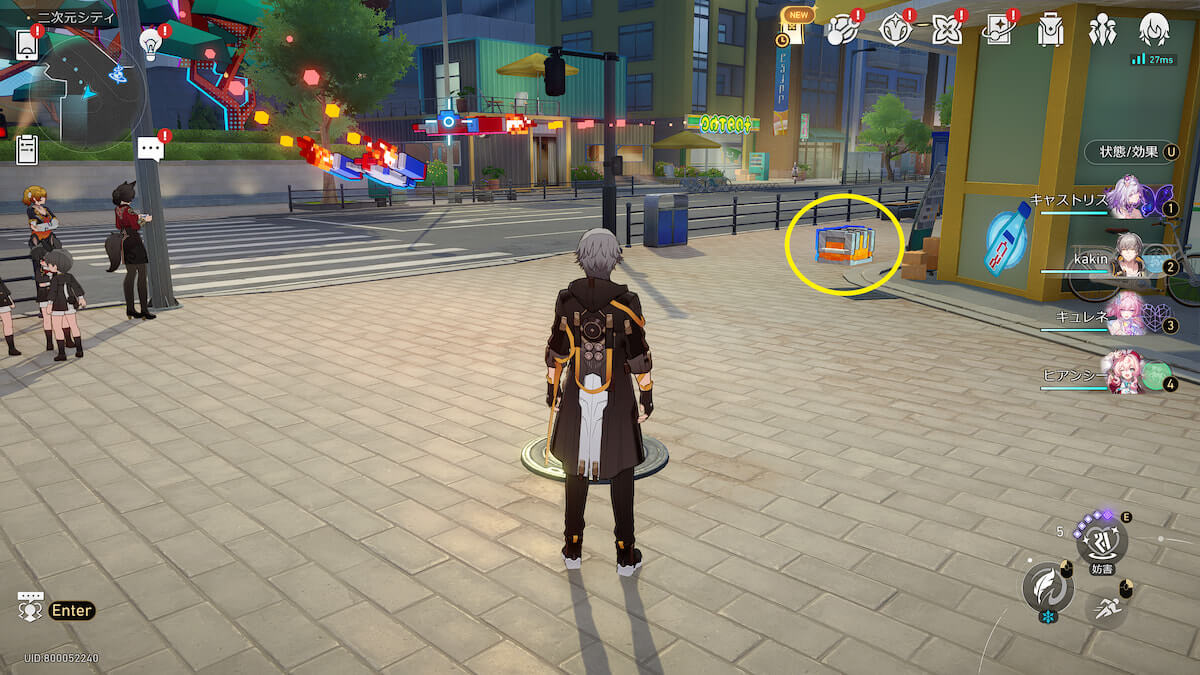Open the backpack inventory icon
This screenshot has height=675, width=1200.
coord(1050,30)
